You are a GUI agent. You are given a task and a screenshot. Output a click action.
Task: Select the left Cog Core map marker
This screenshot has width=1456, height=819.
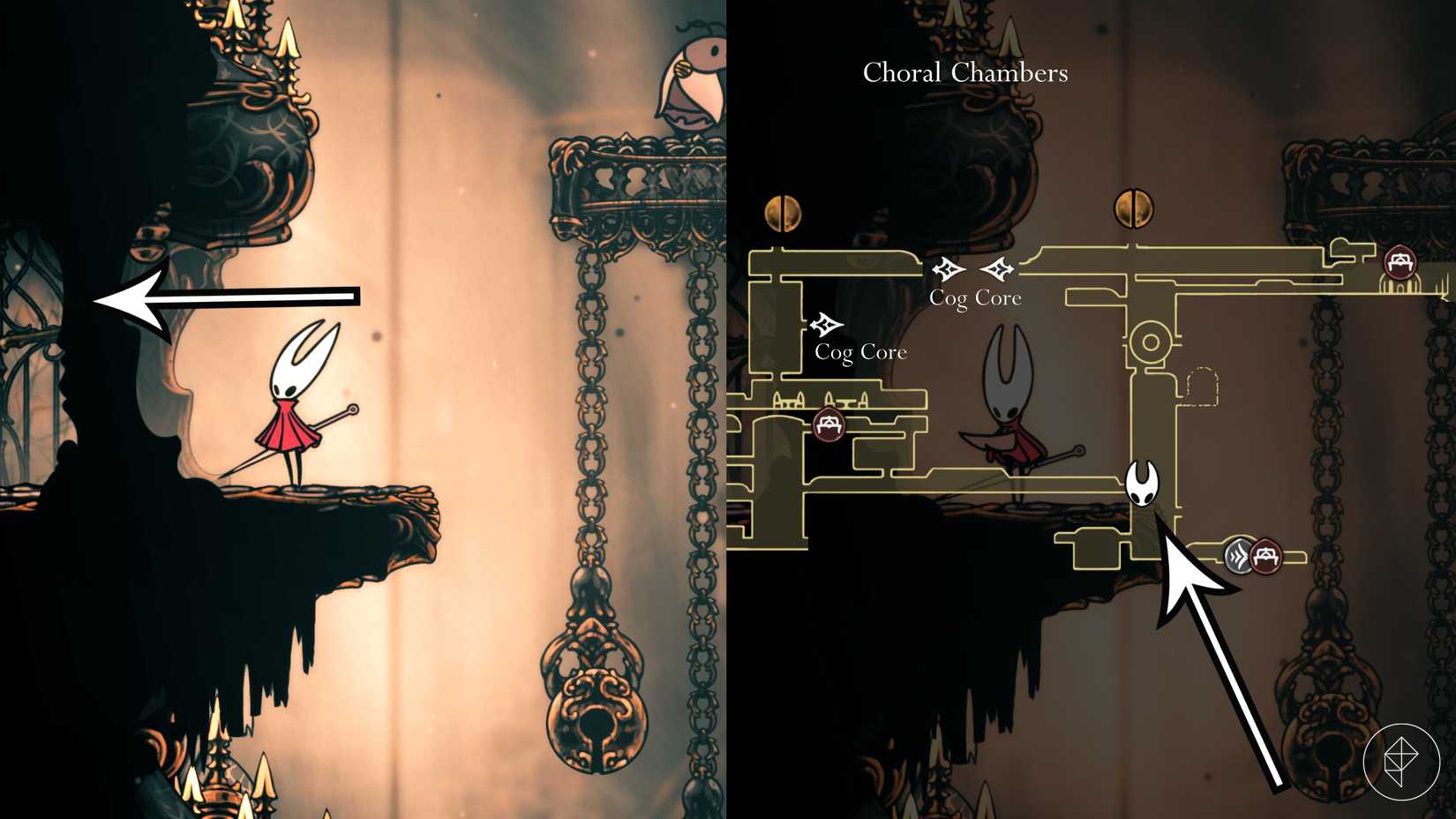tap(827, 326)
